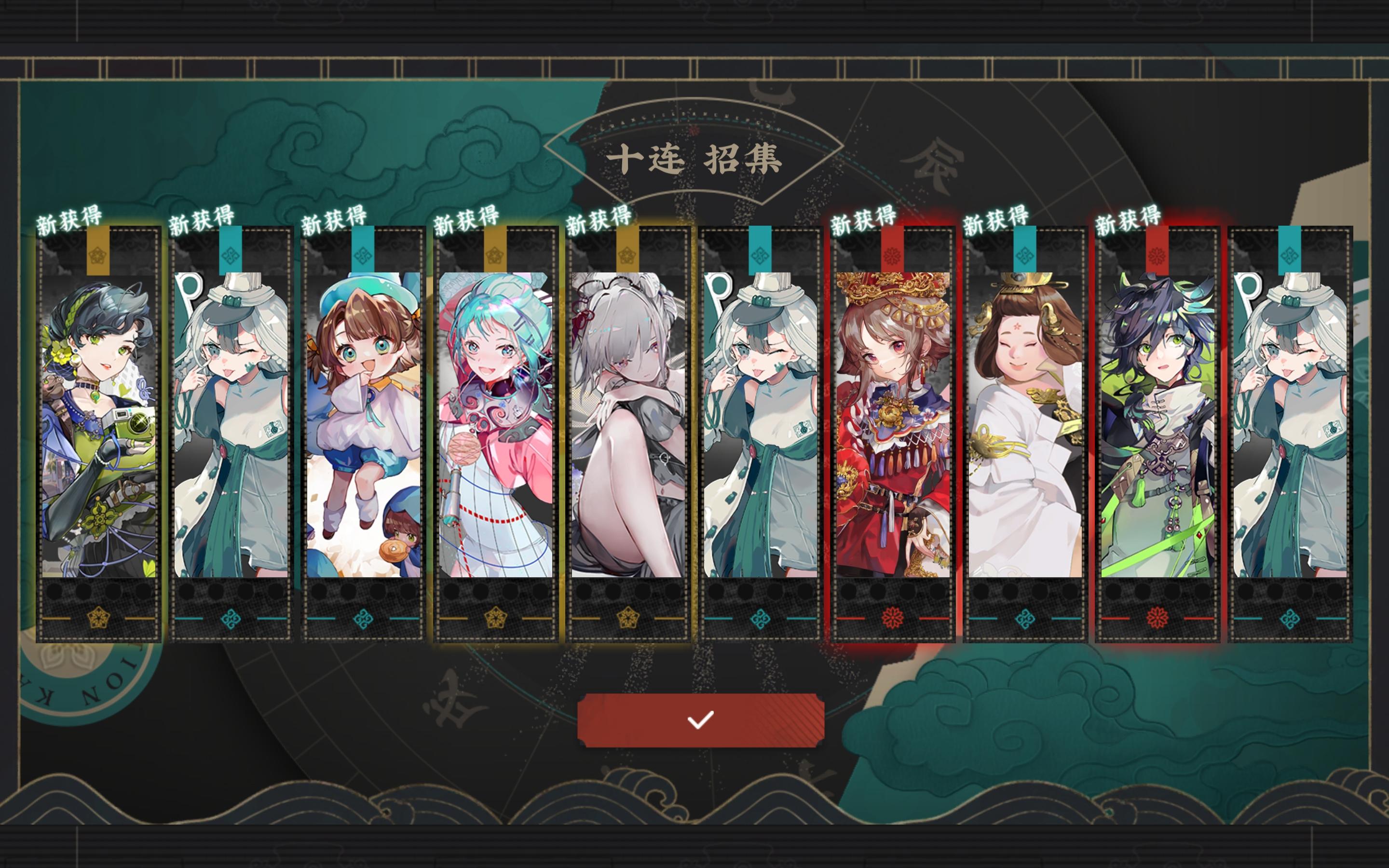Click the red rarity emblem below the red-armored character card

pos(893,617)
